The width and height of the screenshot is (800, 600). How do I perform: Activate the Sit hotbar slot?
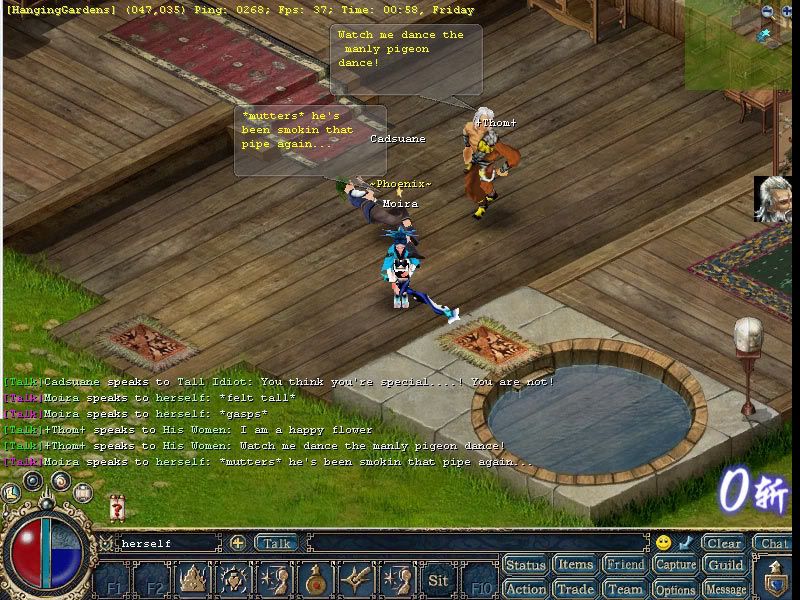438,580
